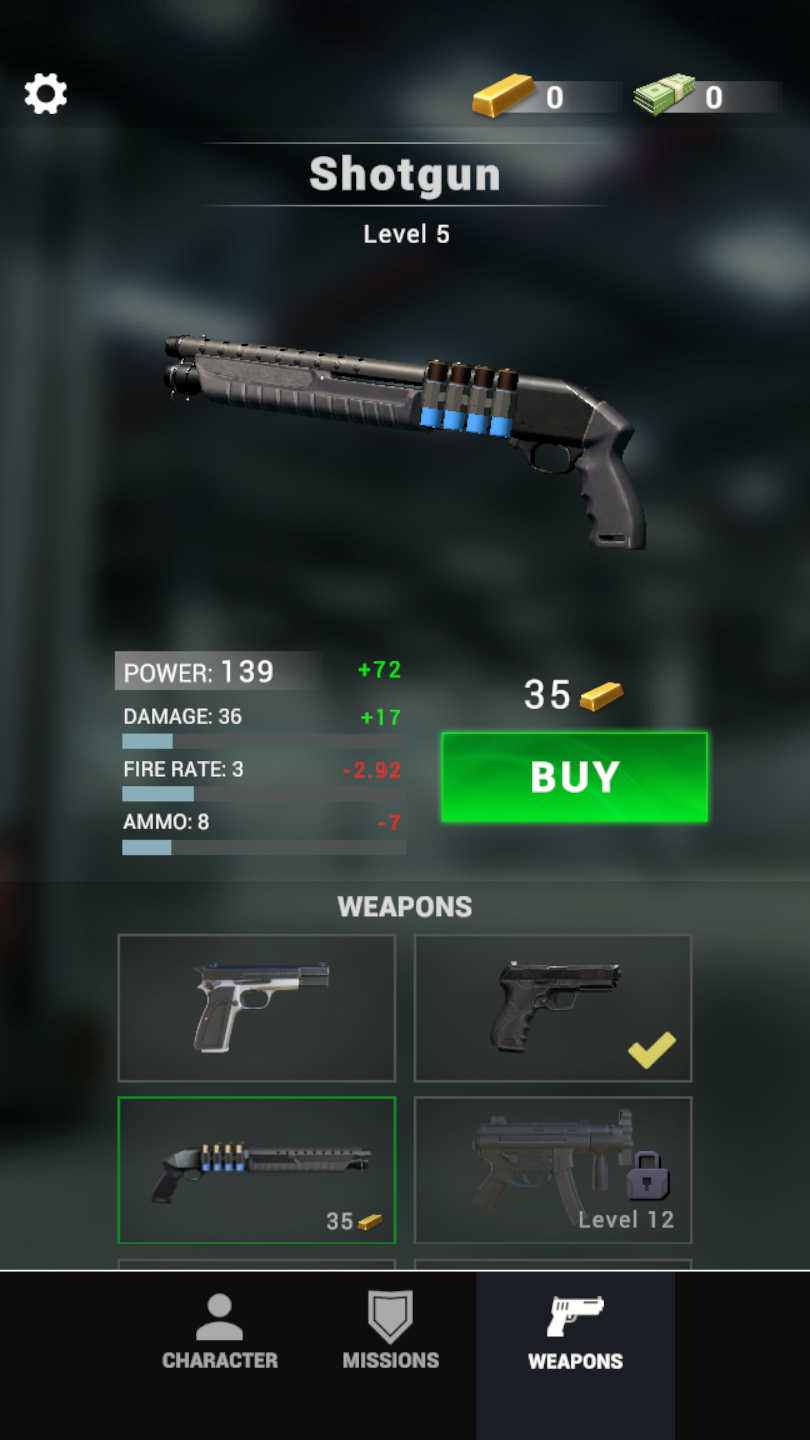Switch to the Character tab
This screenshot has height=1440, width=810.
click(220, 1332)
